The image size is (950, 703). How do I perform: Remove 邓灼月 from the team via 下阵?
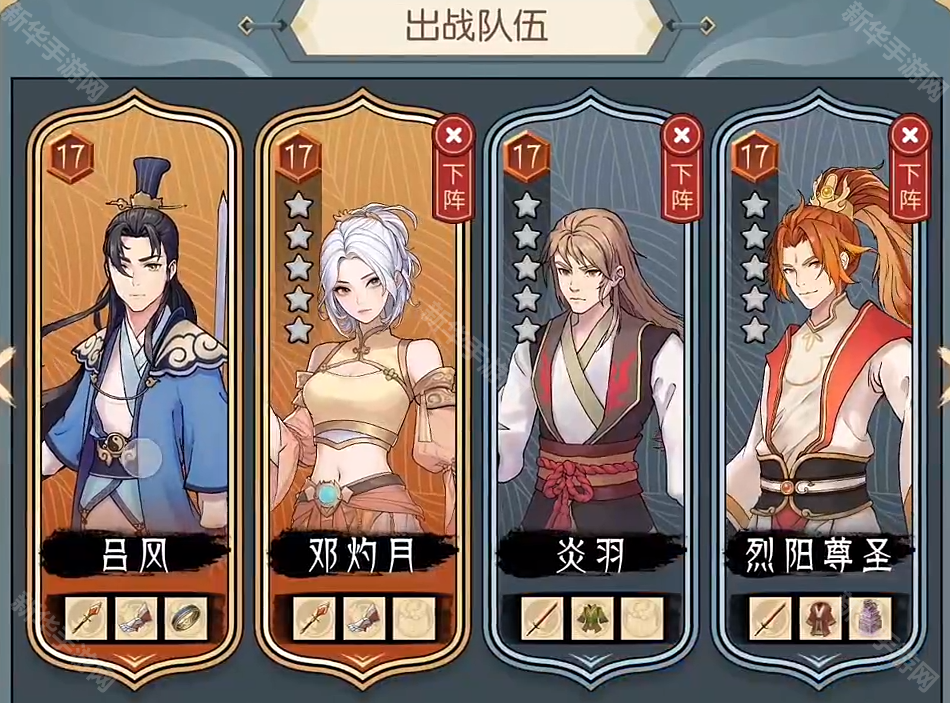[x=453, y=170]
